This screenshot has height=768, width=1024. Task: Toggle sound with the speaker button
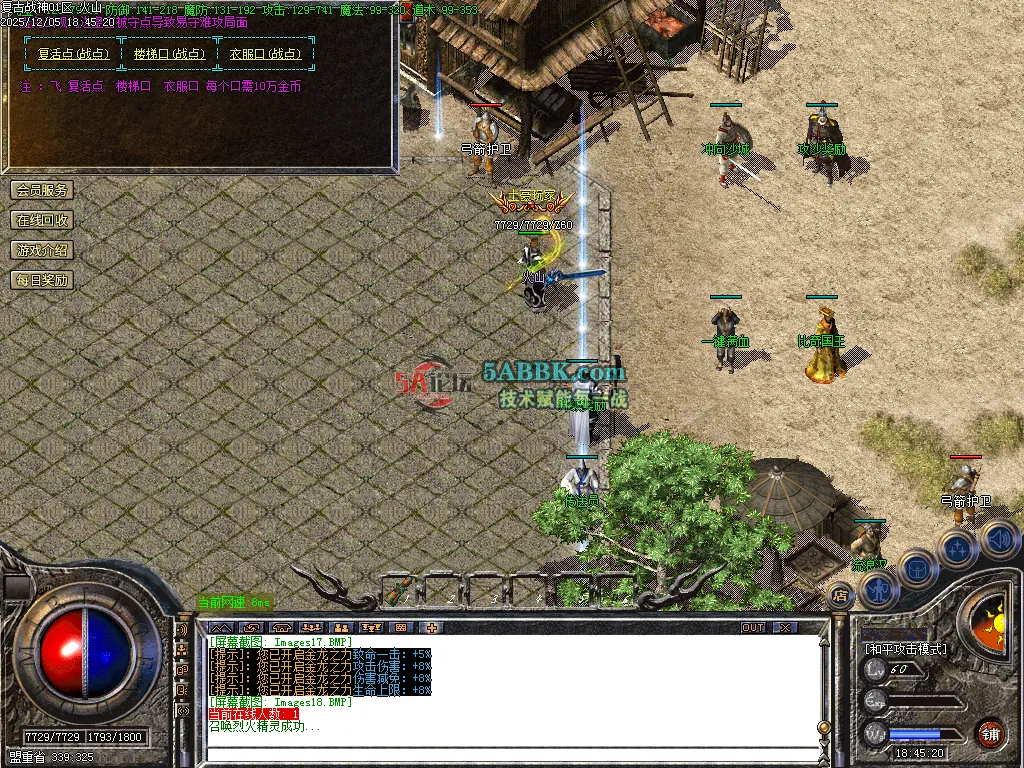997,540
